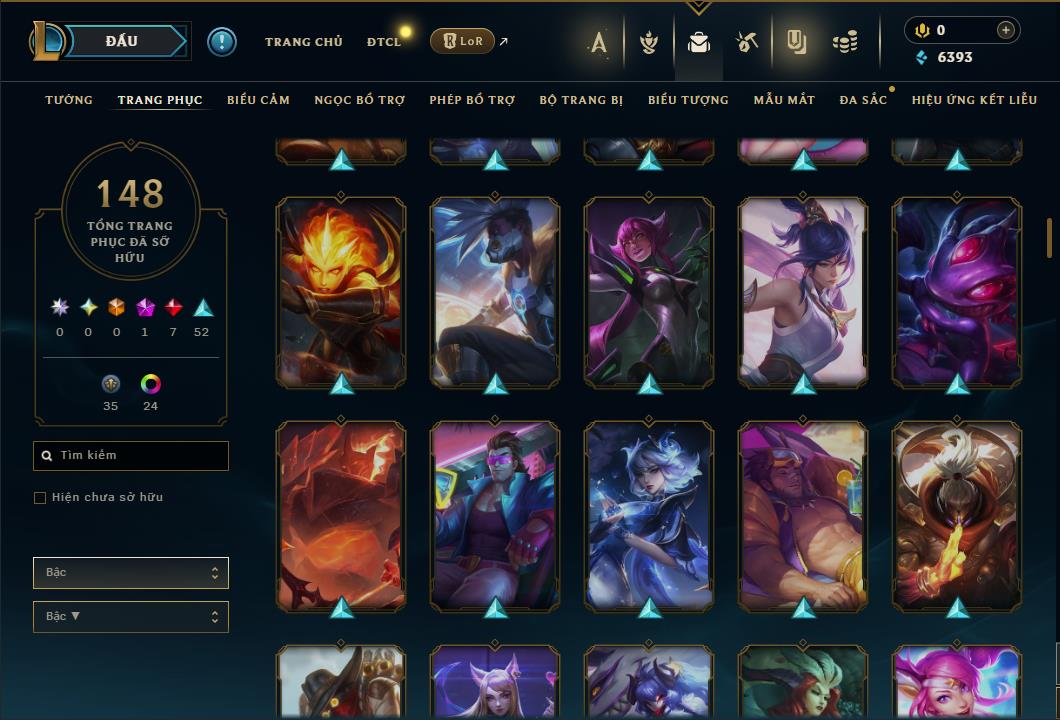
Task: Click the ĐẤU play button
Action: point(122,41)
